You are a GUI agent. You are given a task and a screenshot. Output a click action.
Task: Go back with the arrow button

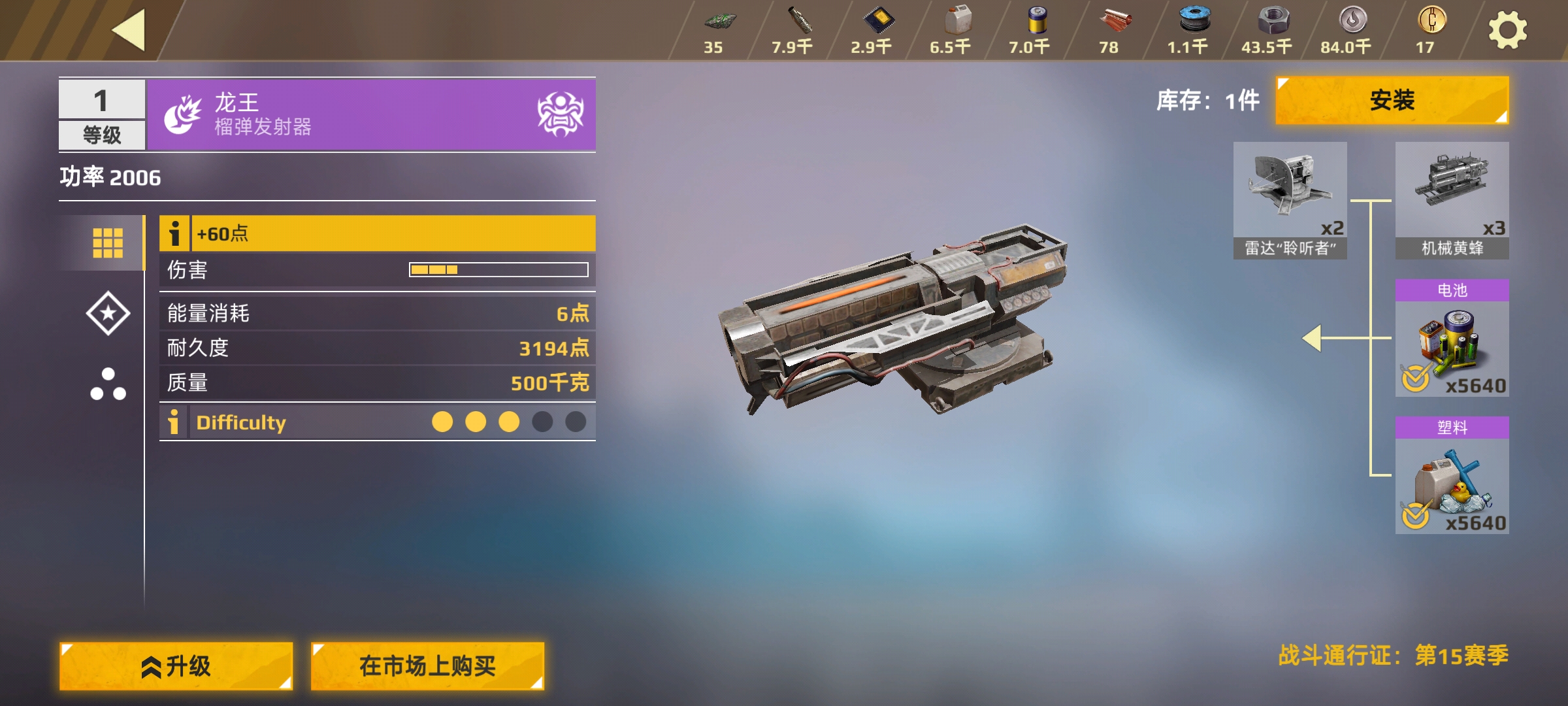tap(129, 30)
